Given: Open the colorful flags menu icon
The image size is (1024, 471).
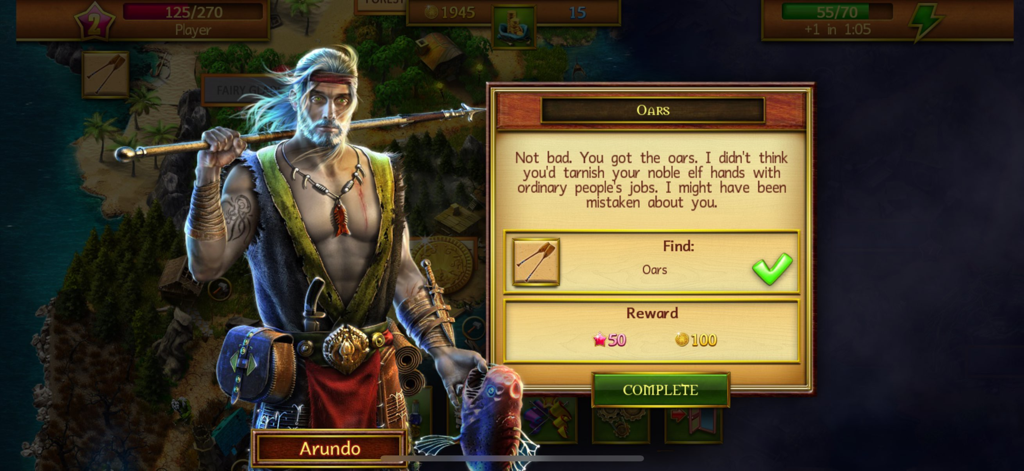Looking at the screenshot, I should (x=550, y=420).
